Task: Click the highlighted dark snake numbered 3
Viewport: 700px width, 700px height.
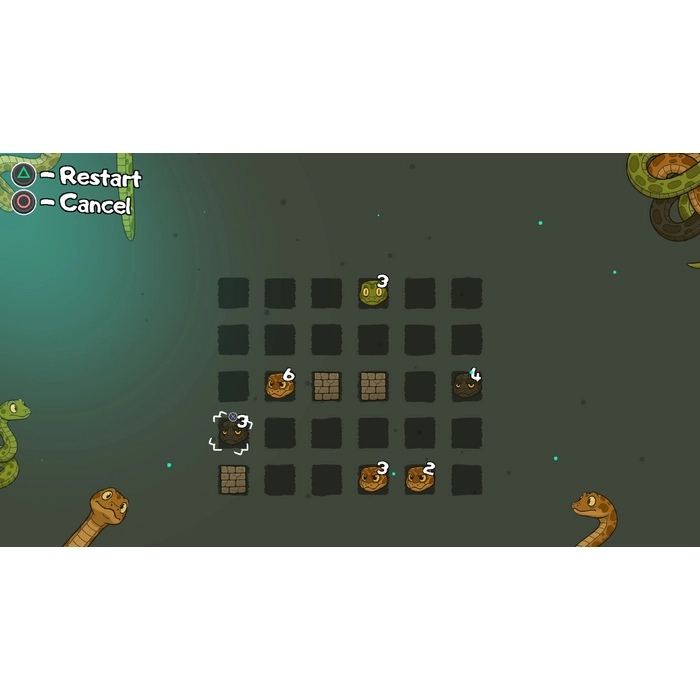Action: click(x=233, y=432)
